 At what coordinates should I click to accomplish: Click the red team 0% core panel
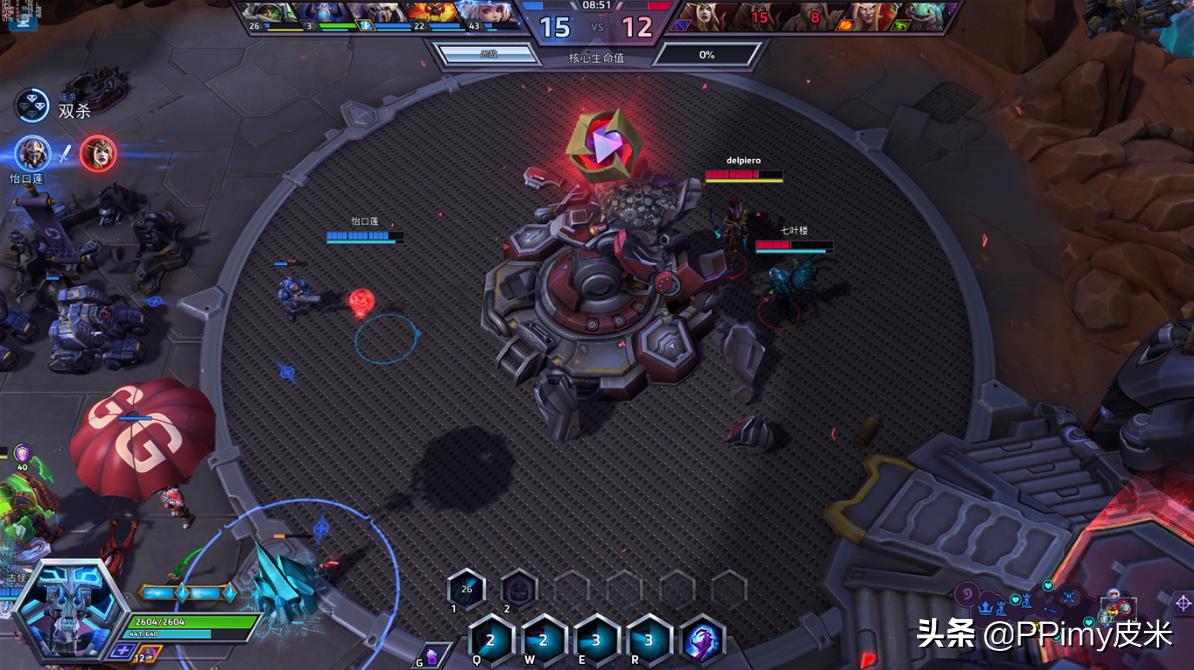pos(706,55)
